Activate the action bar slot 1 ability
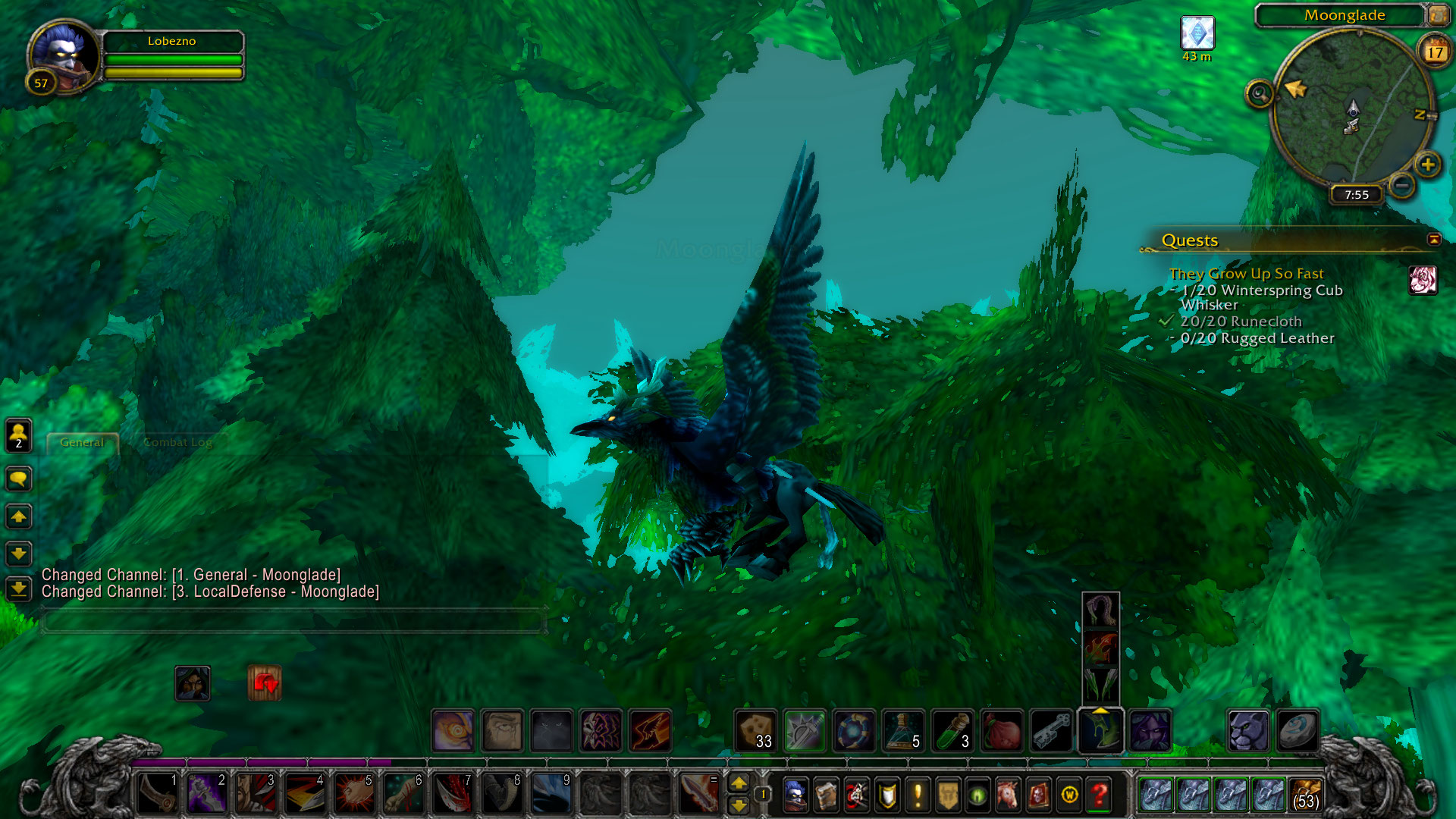This screenshot has height=819, width=1456. [x=158, y=794]
